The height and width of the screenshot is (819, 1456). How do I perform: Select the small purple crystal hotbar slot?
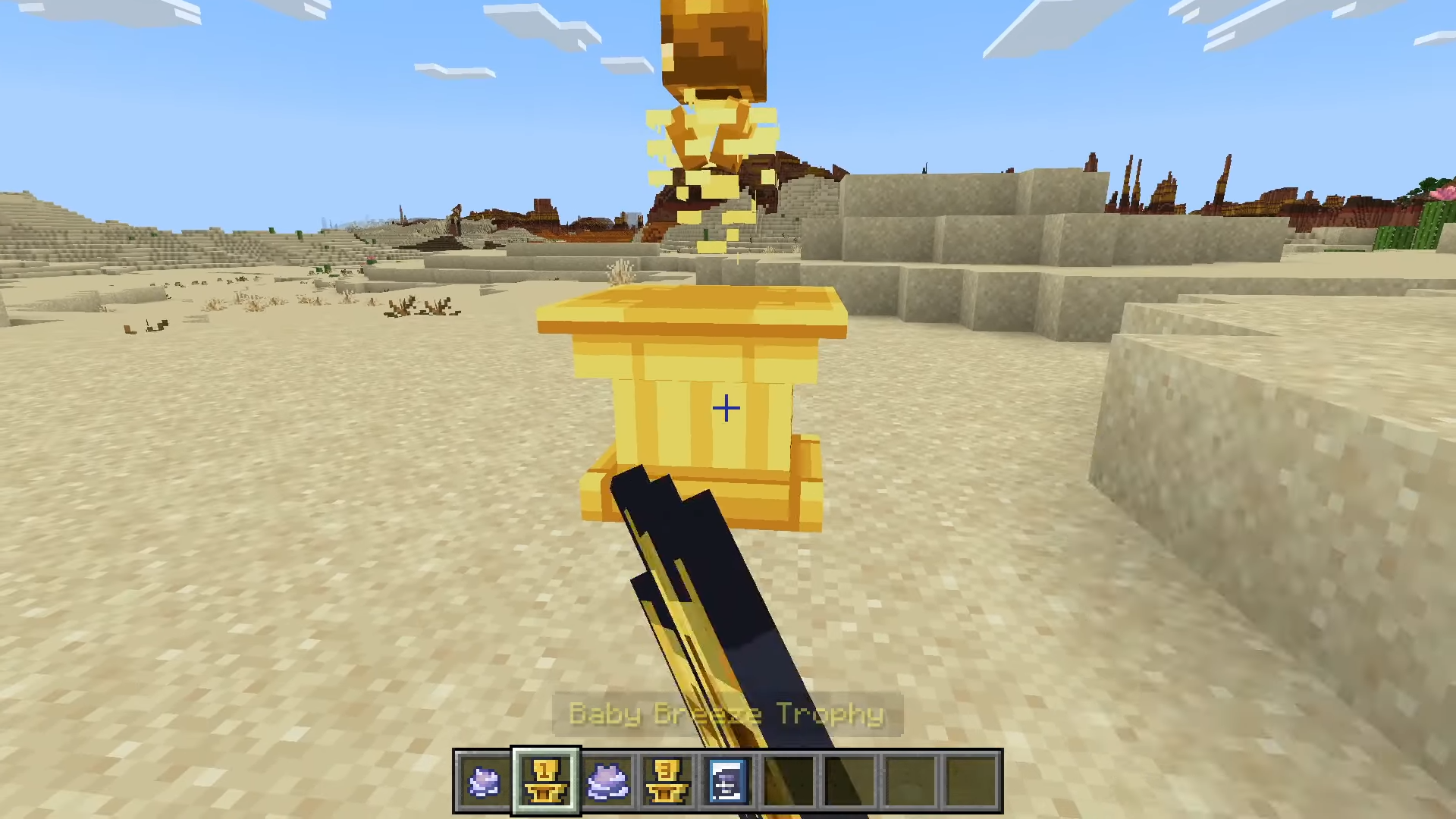point(485,781)
